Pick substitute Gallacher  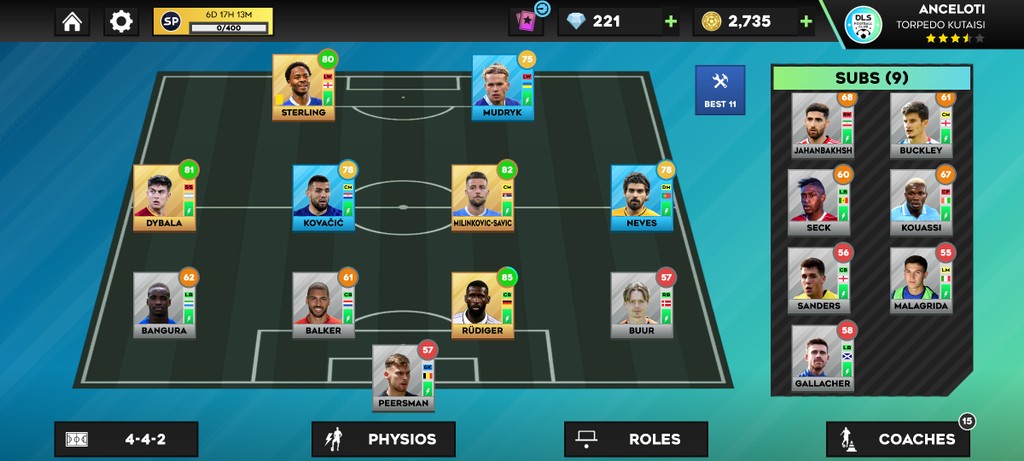tap(823, 357)
